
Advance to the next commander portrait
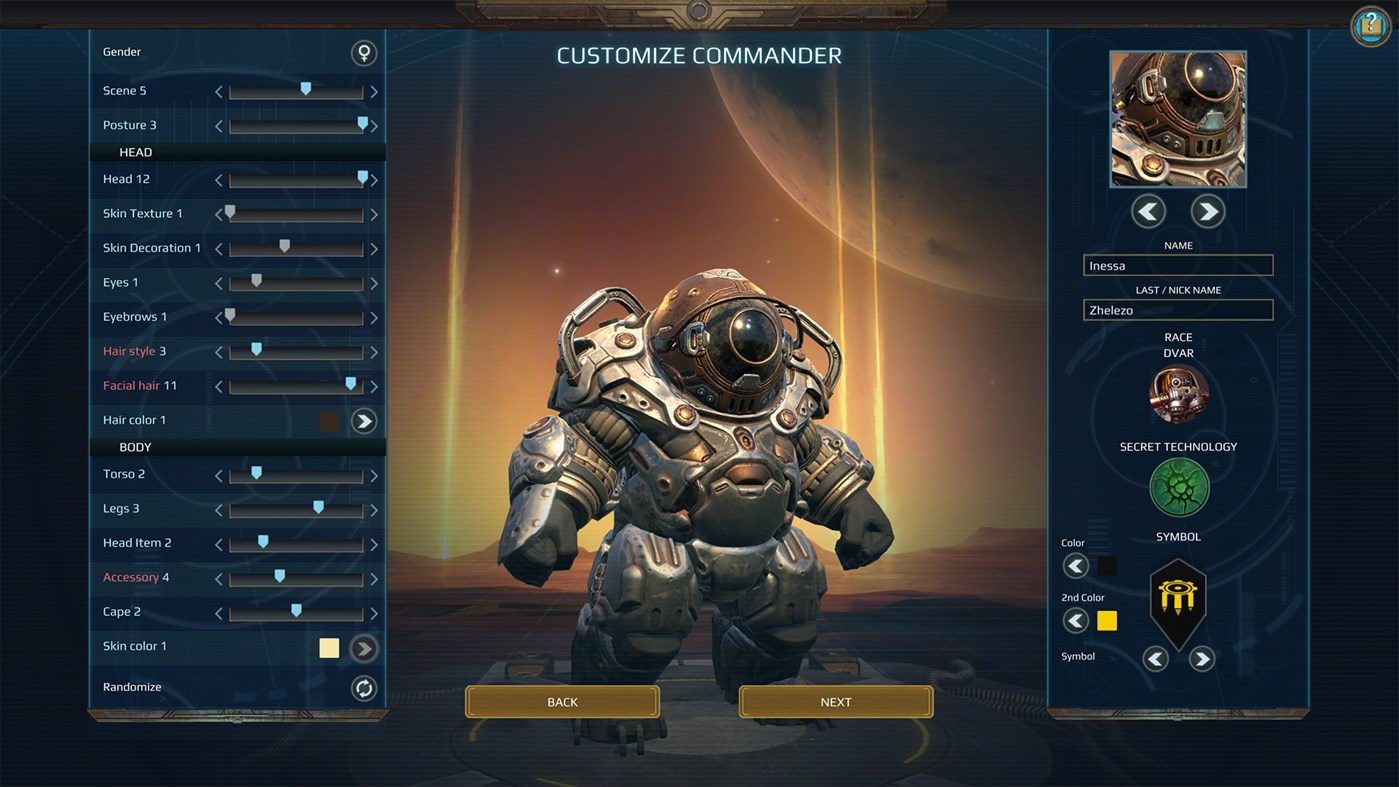tap(1207, 211)
